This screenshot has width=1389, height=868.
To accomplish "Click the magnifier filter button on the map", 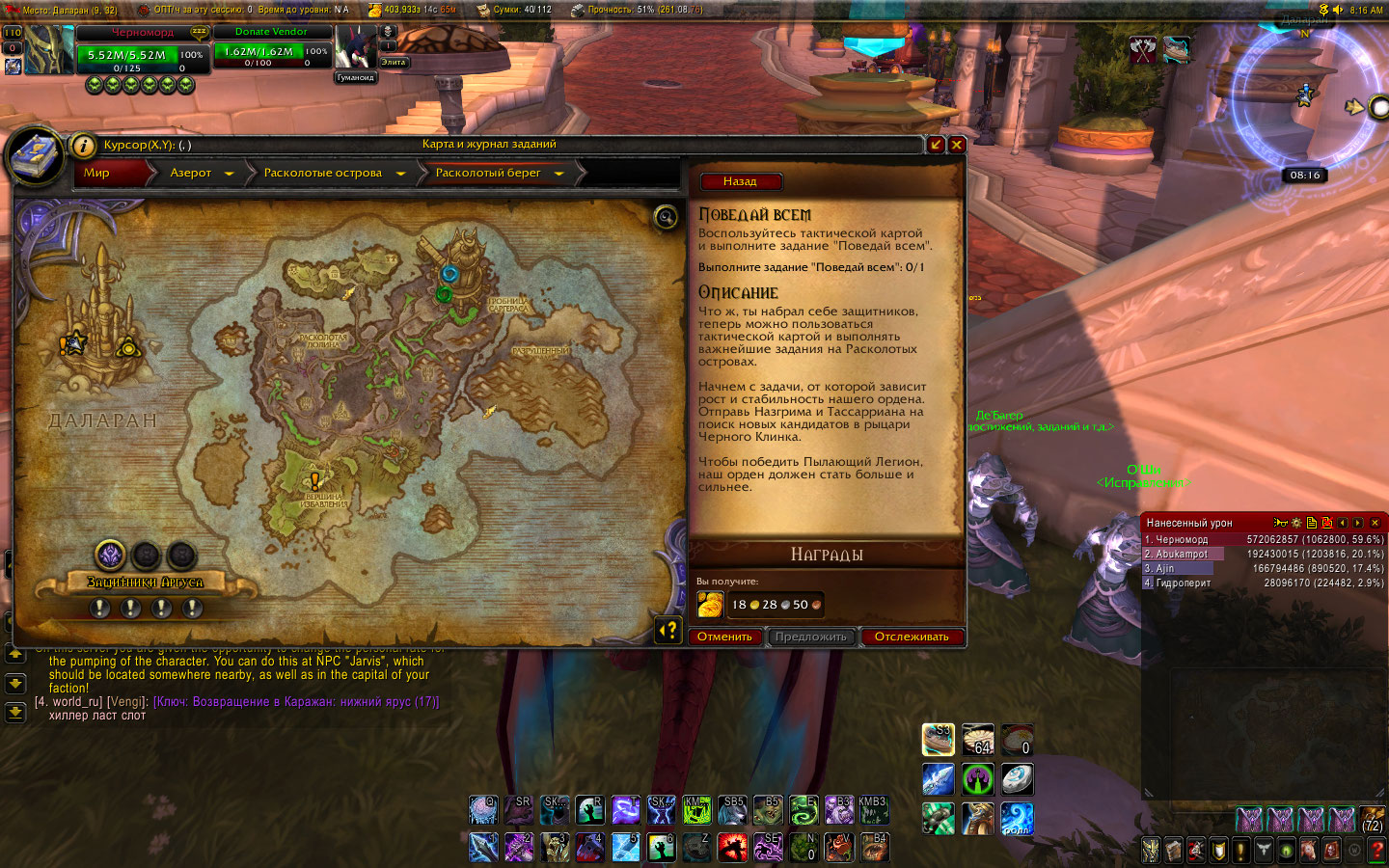I will click(666, 217).
